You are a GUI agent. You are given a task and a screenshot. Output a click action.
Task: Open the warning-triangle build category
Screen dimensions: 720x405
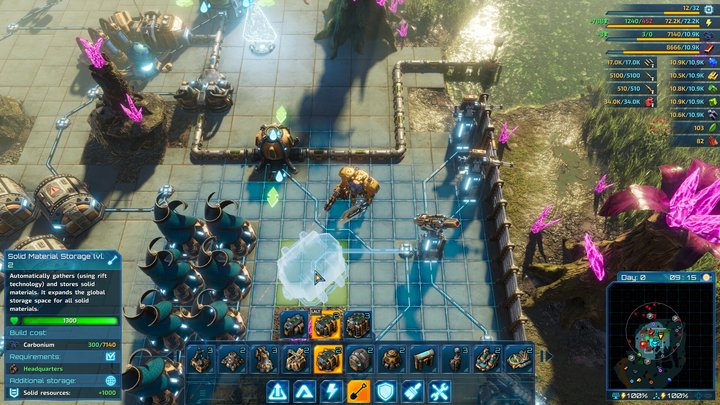click(278, 391)
